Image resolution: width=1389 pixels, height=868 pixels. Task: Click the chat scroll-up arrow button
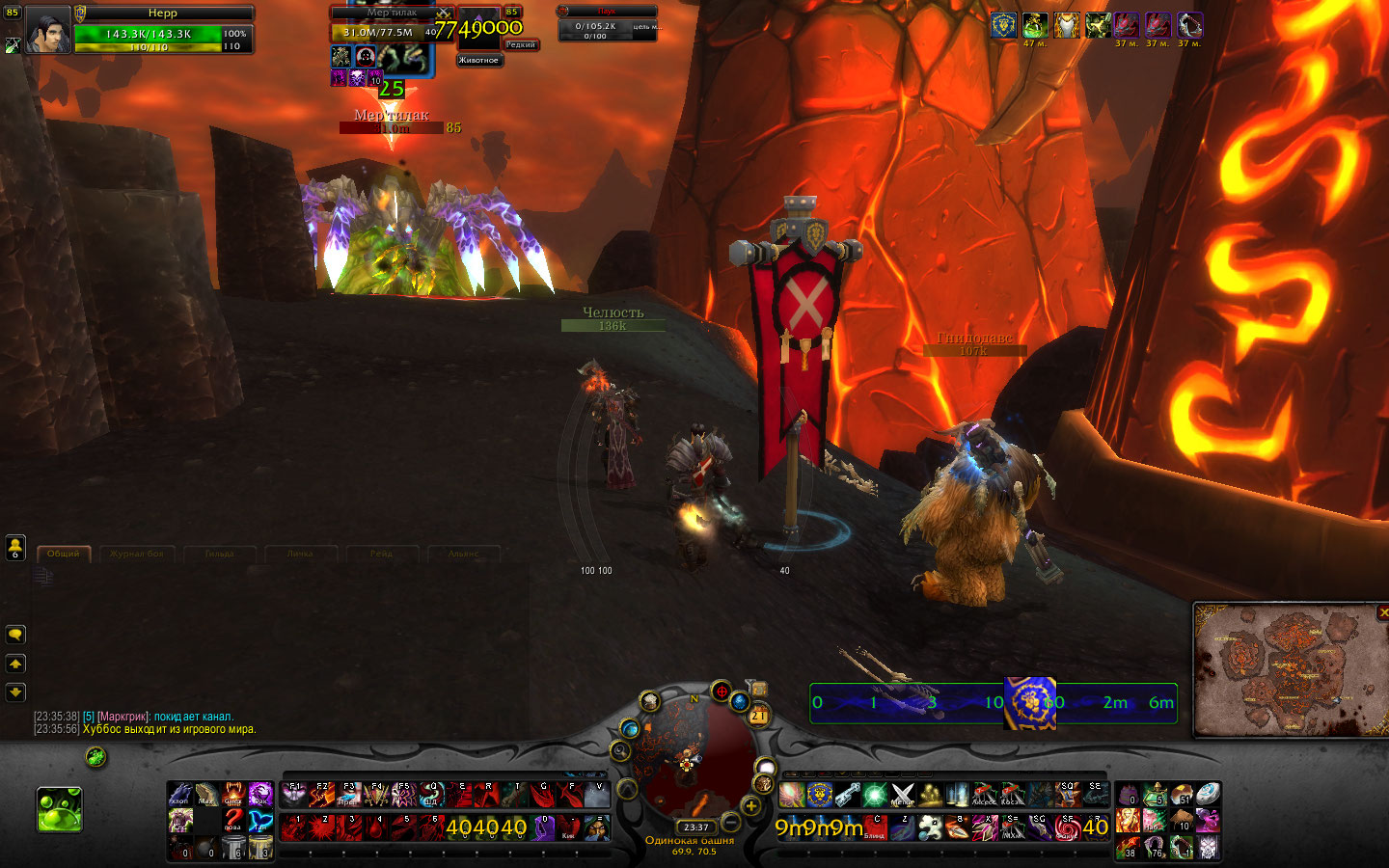[x=15, y=664]
